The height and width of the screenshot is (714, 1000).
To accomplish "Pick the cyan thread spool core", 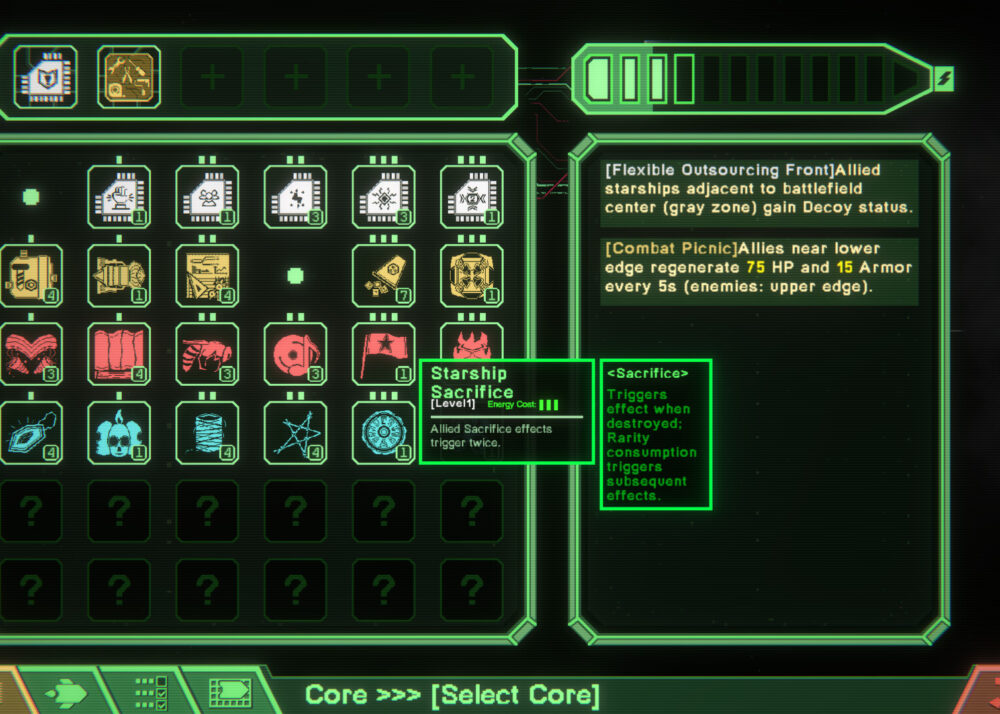I will [x=207, y=432].
